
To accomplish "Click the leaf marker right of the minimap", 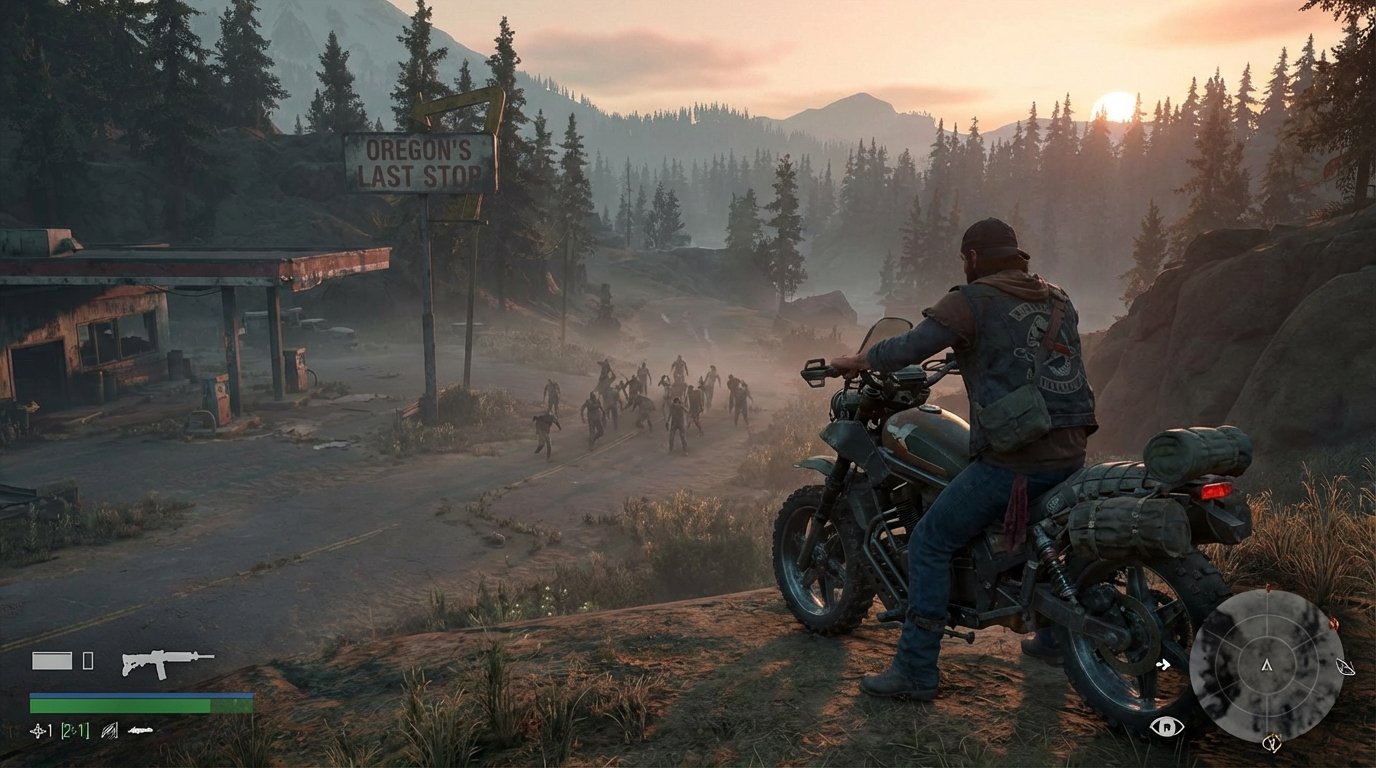I will click(x=1345, y=666).
